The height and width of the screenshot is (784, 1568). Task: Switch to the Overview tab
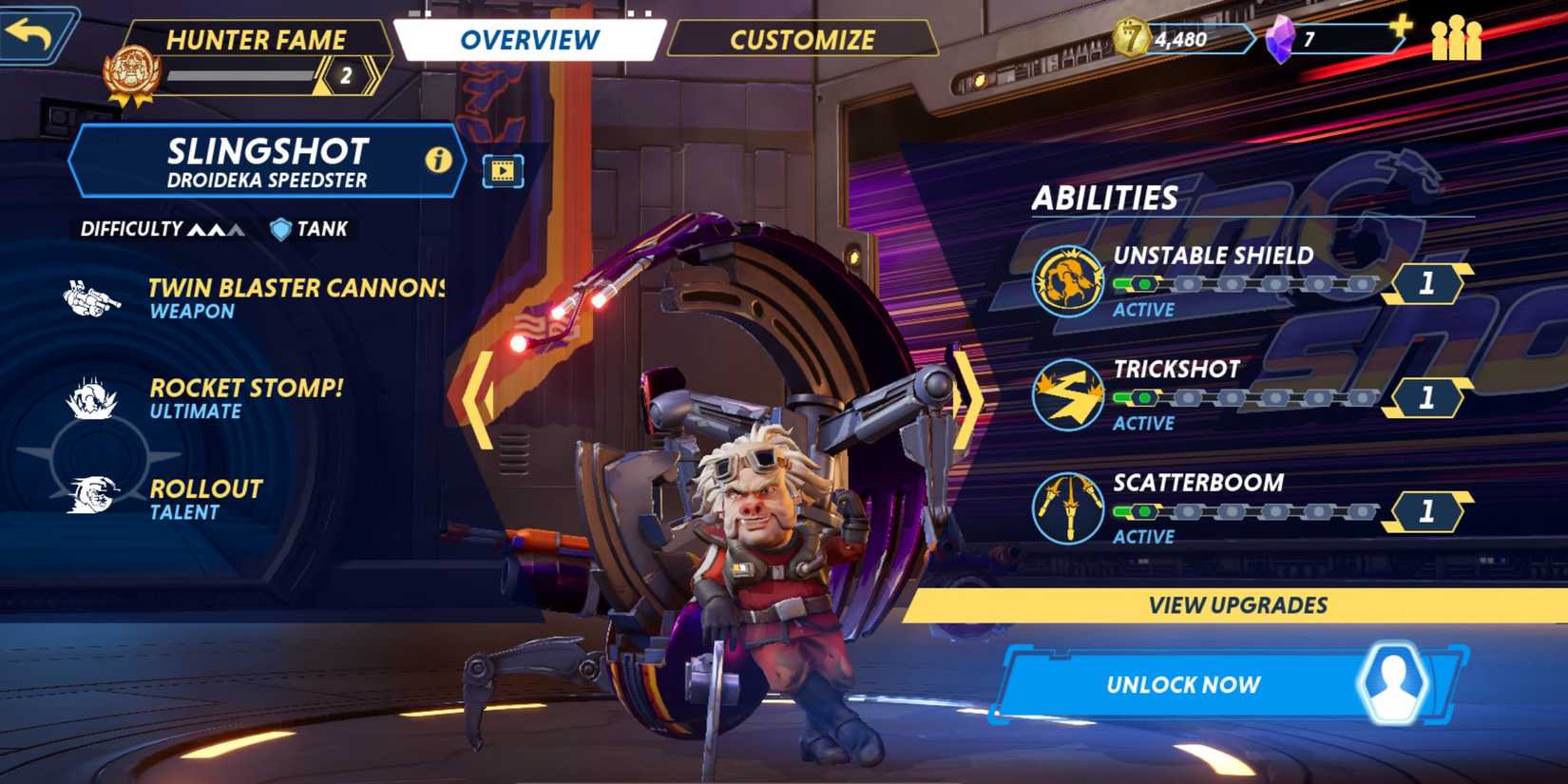pyautogui.click(x=529, y=40)
